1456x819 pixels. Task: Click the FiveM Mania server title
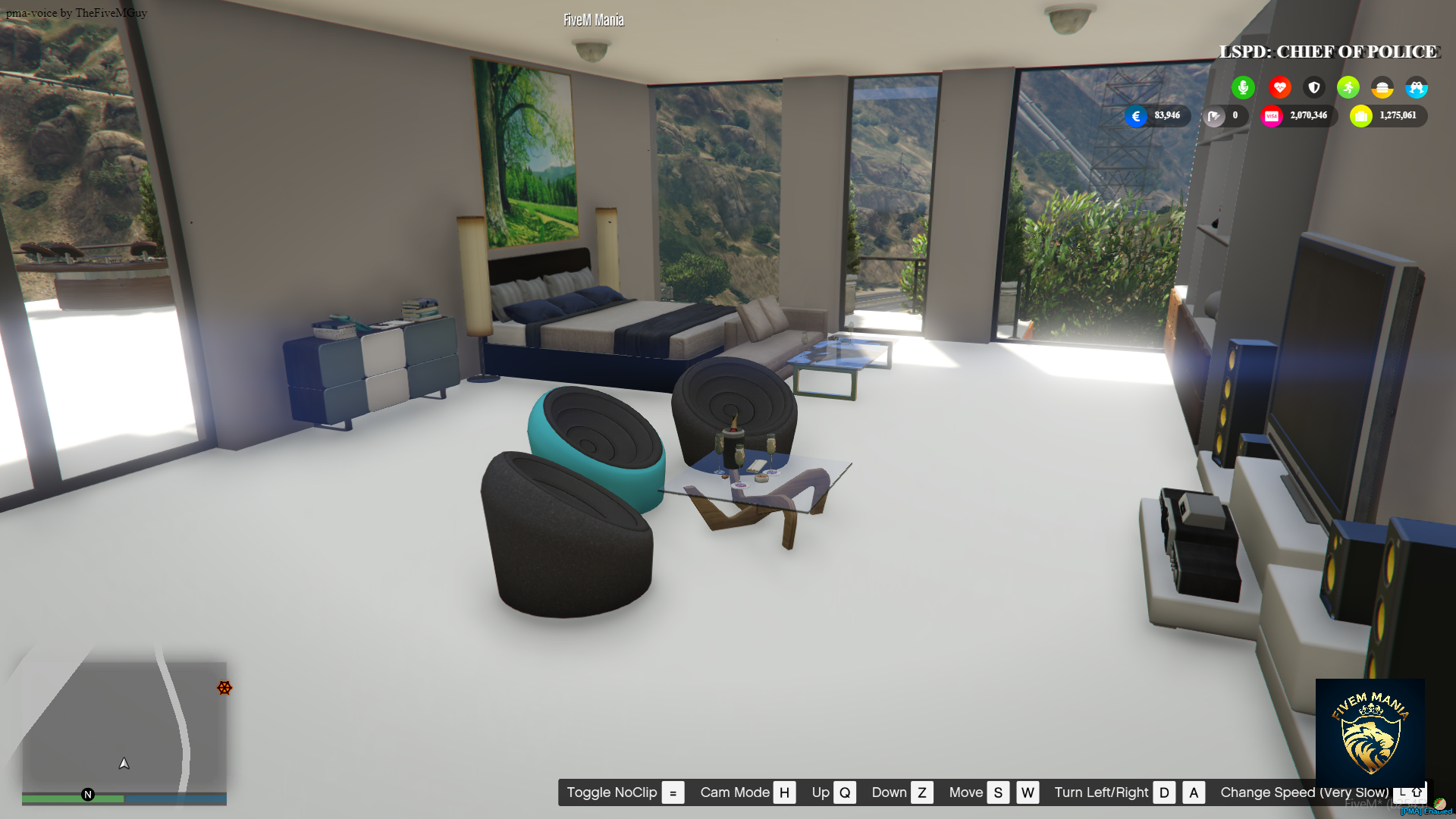(592, 19)
